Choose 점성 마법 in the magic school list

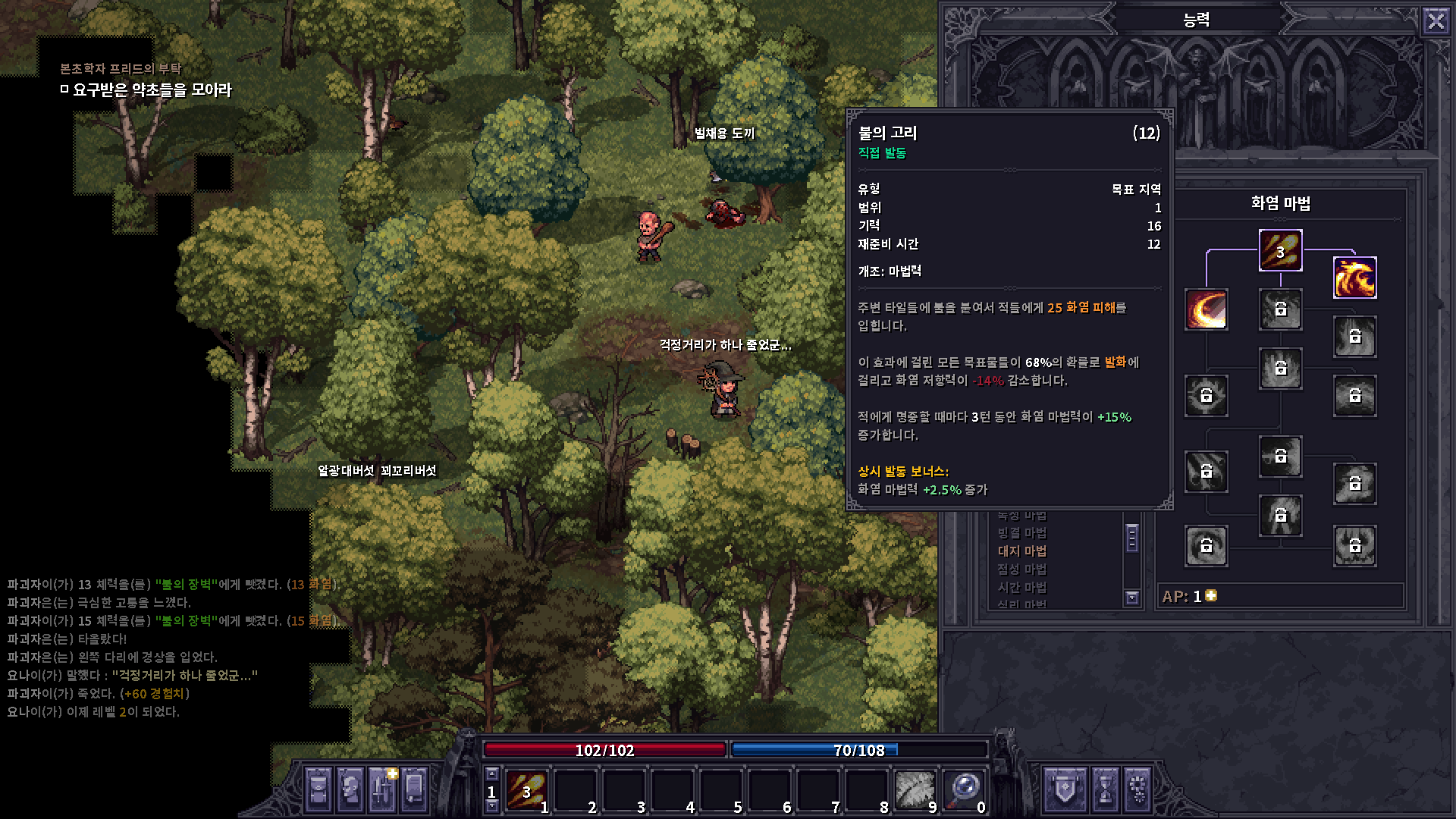tap(1021, 570)
